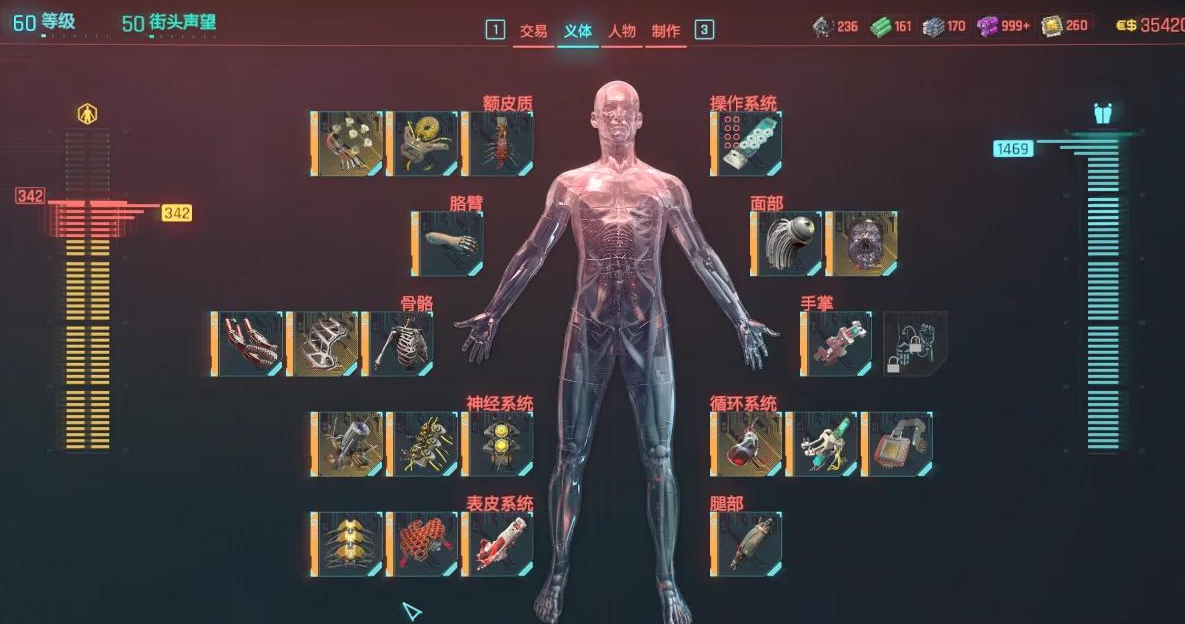Screen dimensions: 1185x624
Task: Switch to the 交易 tab
Action: tap(533, 31)
